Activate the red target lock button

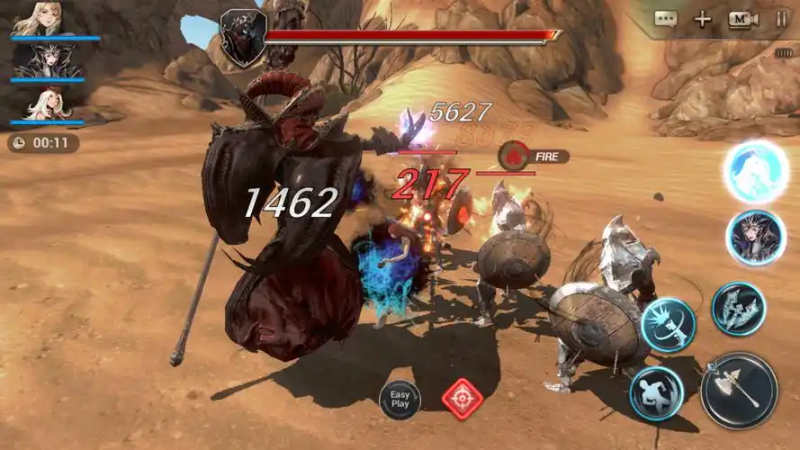(x=462, y=398)
